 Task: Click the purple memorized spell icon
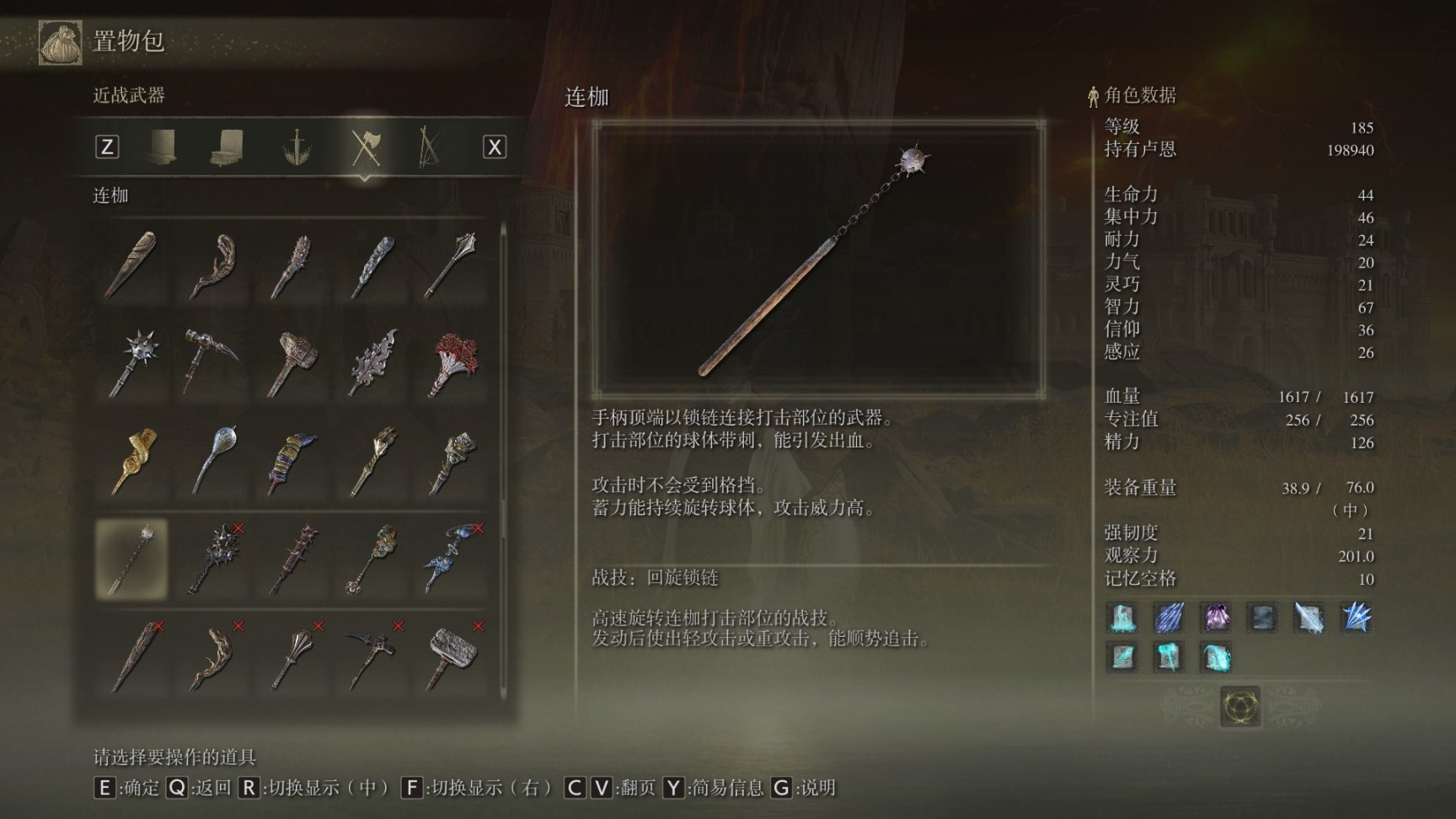(1216, 618)
